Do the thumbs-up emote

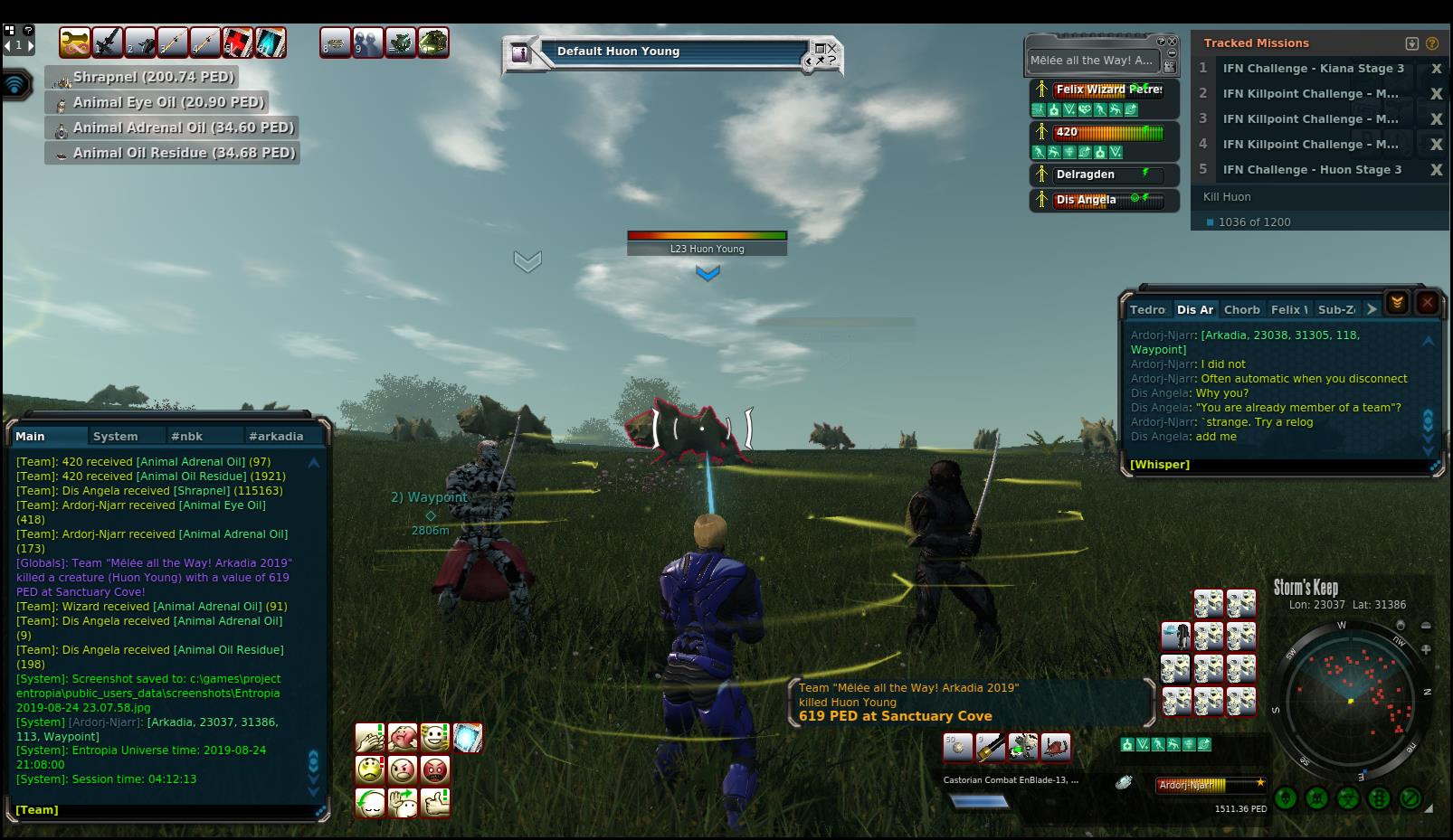point(435,802)
